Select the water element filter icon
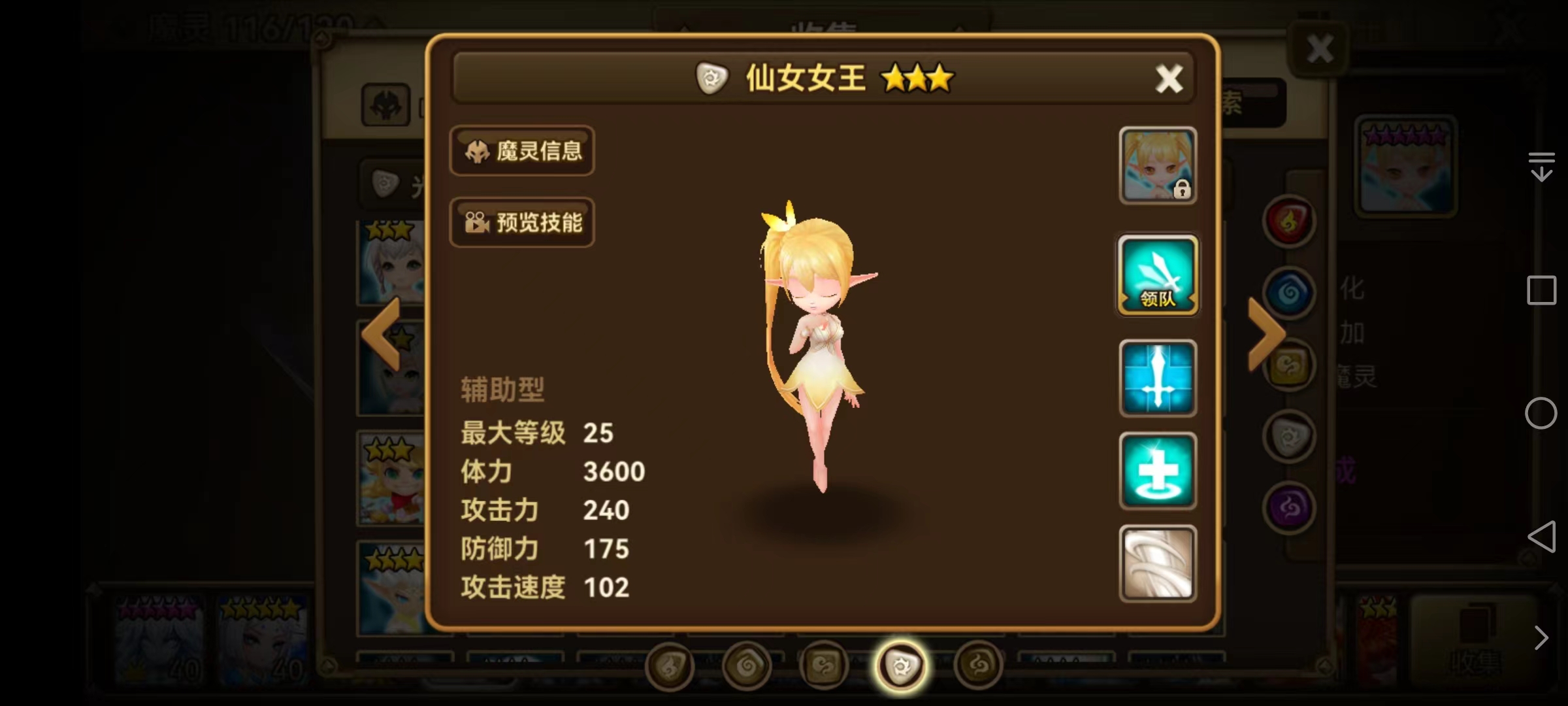The height and width of the screenshot is (706, 1568). [1289, 293]
